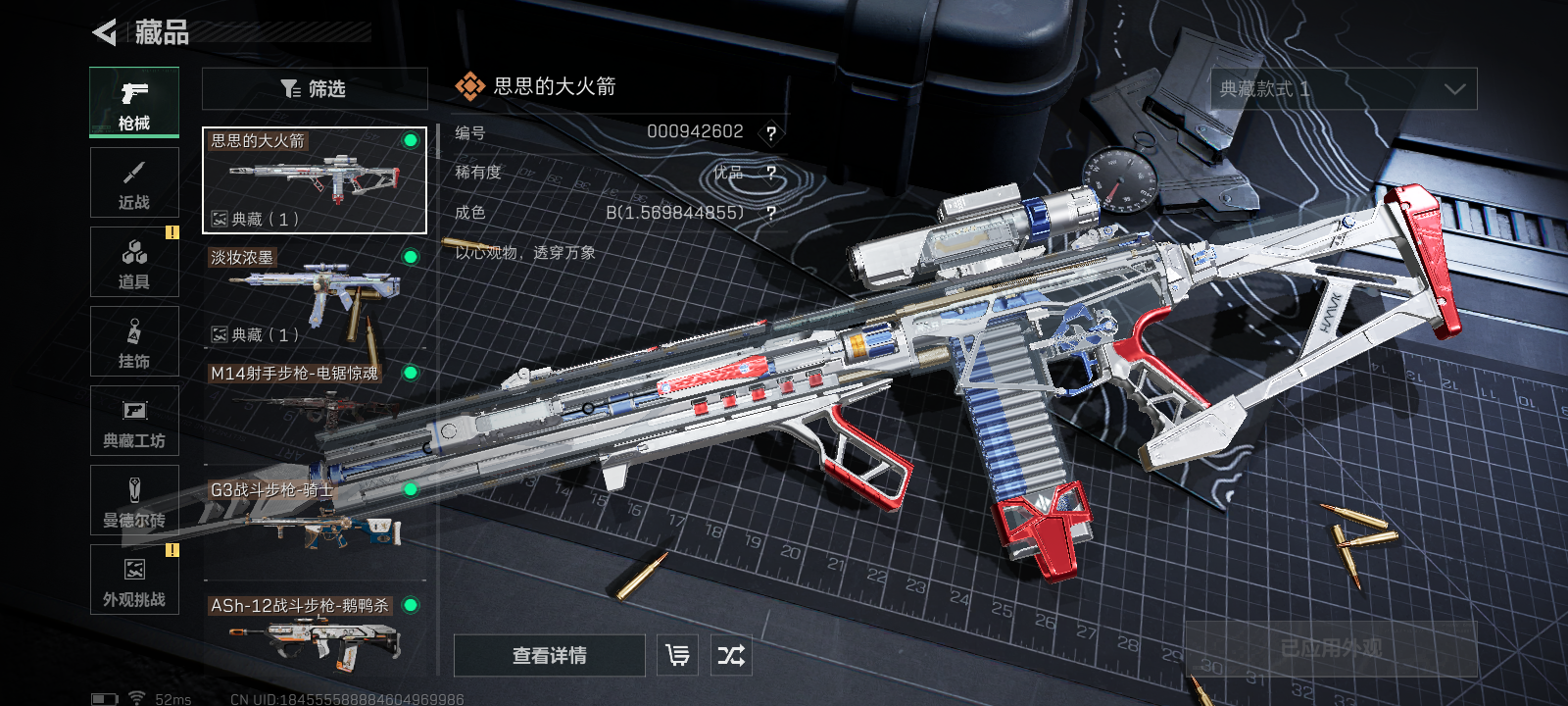Open the 典藏工坊 workshop tab
The height and width of the screenshot is (706, 1568).
(134, 421)
